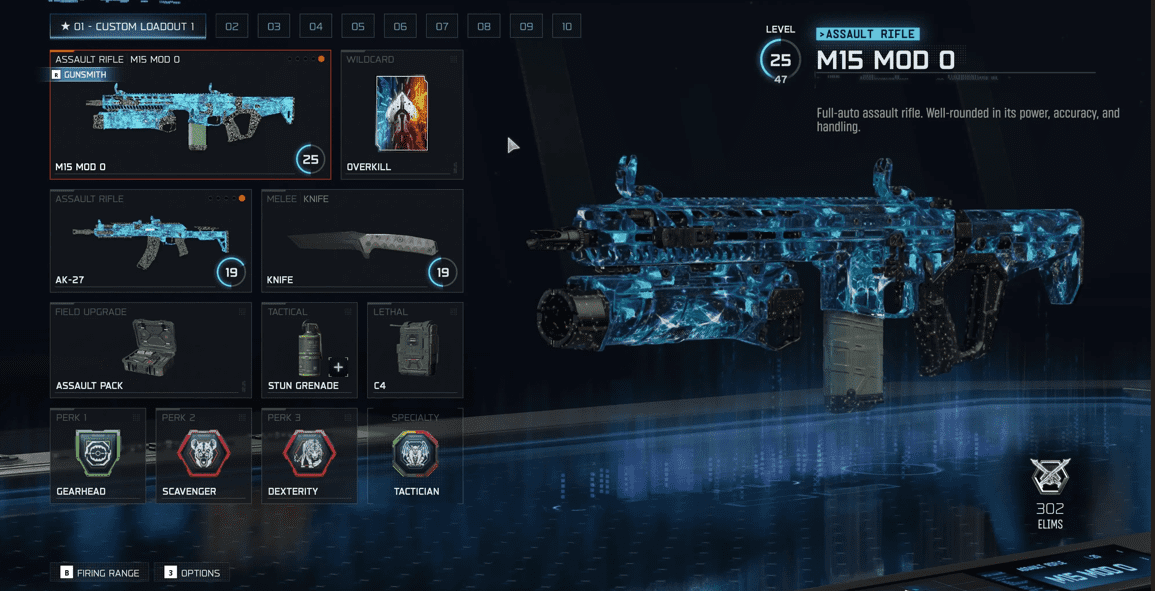Viewport: 1155px width, 591px height.
Task: View the Tactician specialty slot
Action: tap(415, 455)
